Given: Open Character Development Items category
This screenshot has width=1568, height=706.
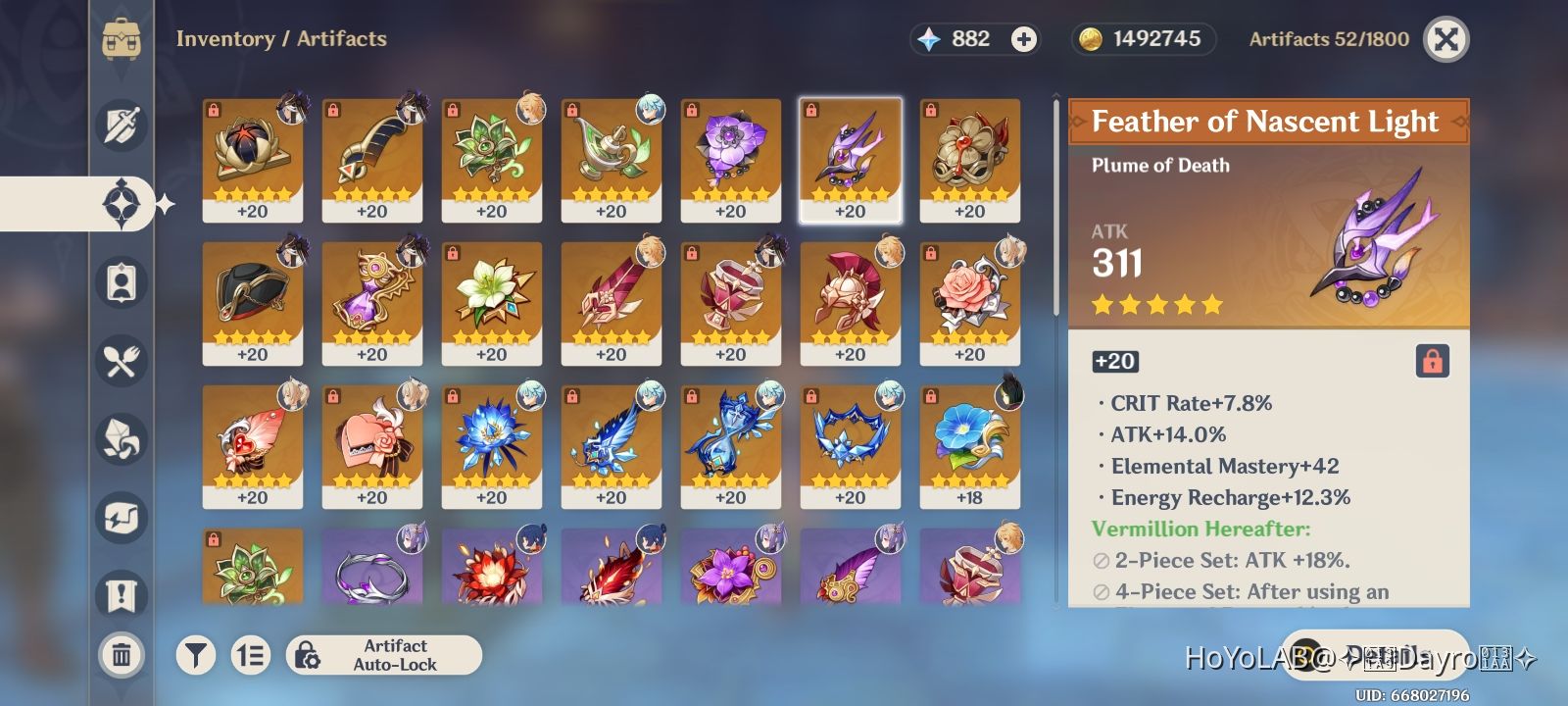Looking at the screenshot, I should (122, 282).
